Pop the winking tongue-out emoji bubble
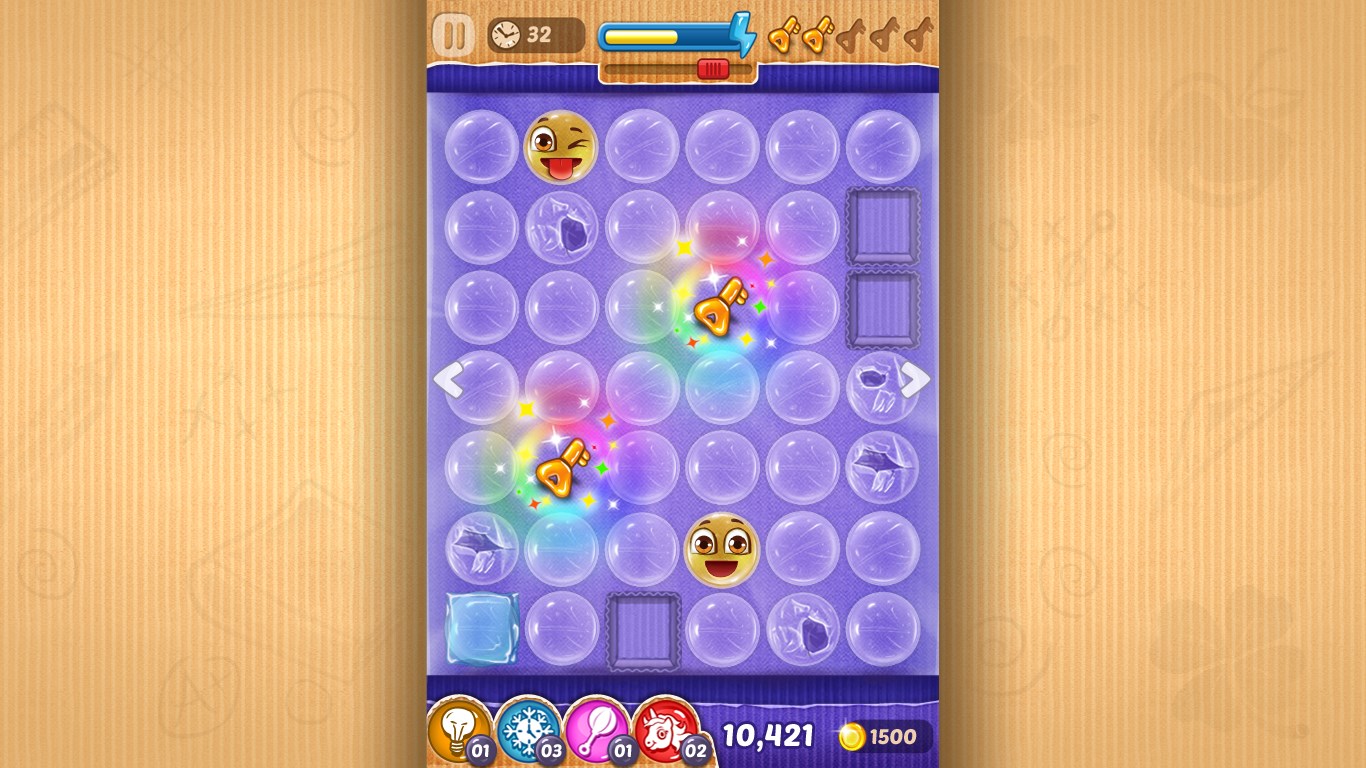The height and width of the screenshot is (768, 1366). point(560,147)
